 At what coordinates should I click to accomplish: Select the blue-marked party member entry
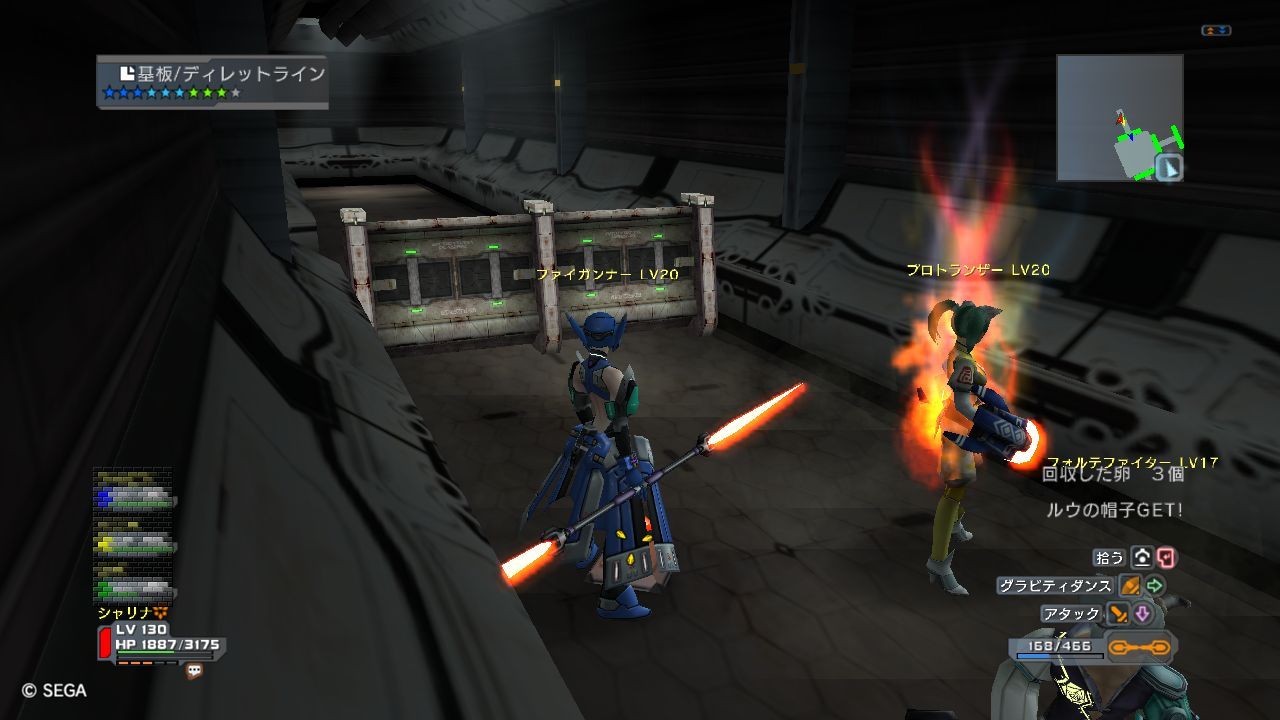click(135, 496)
